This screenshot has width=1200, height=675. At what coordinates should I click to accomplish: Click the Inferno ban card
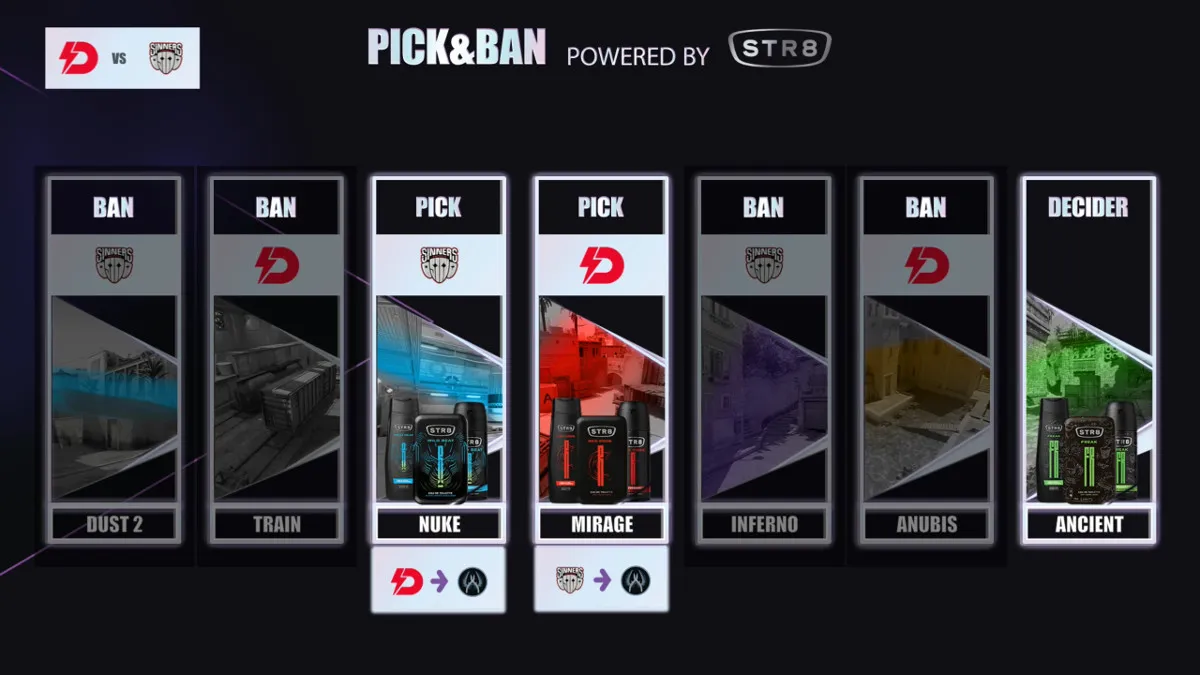[x=763, y=360]
